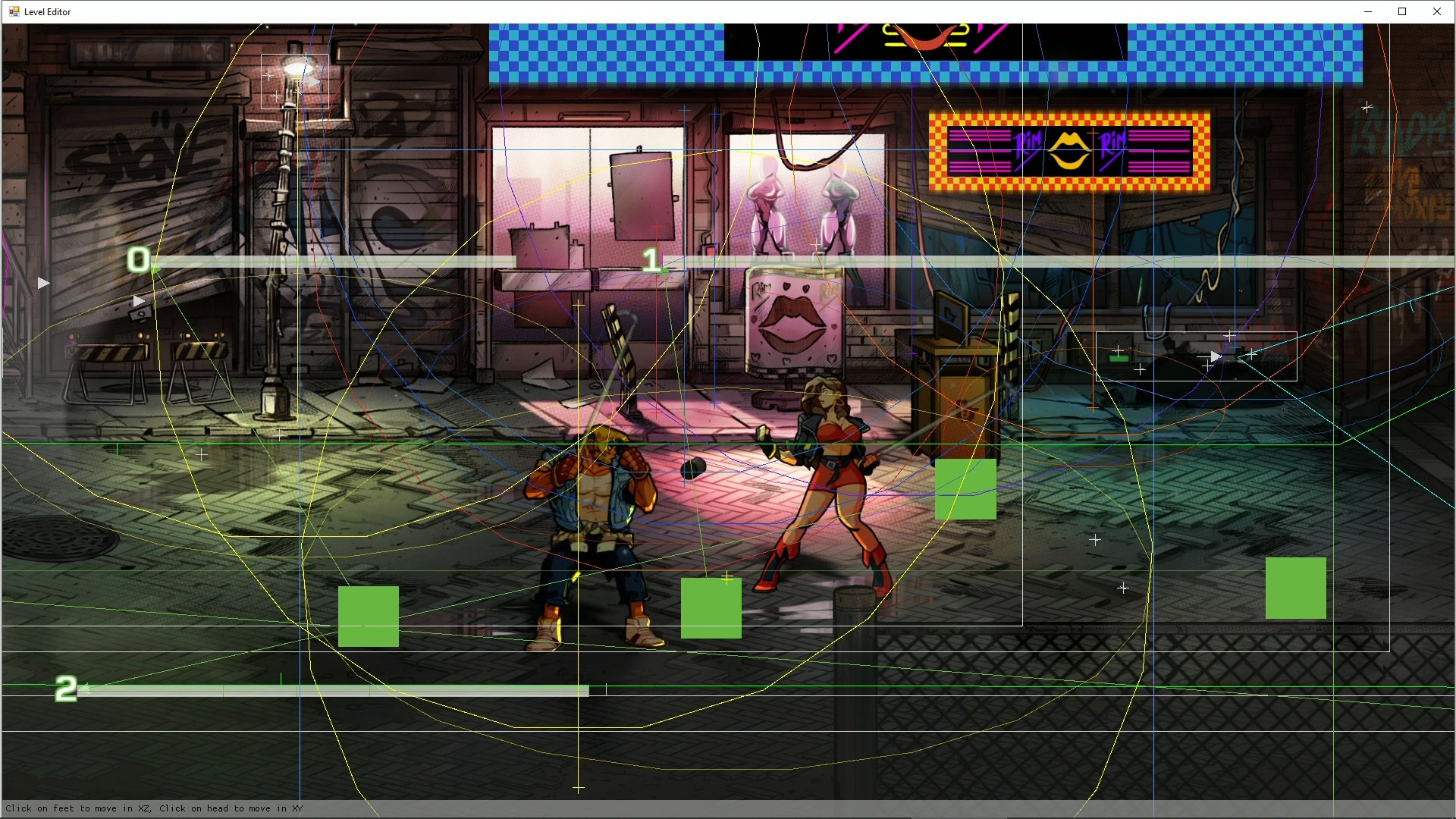The height and width of the screenshot is (819, 1456).
Task: Select the path marker numbered 2
Action: pyautogui.click(x=66, y=689)
